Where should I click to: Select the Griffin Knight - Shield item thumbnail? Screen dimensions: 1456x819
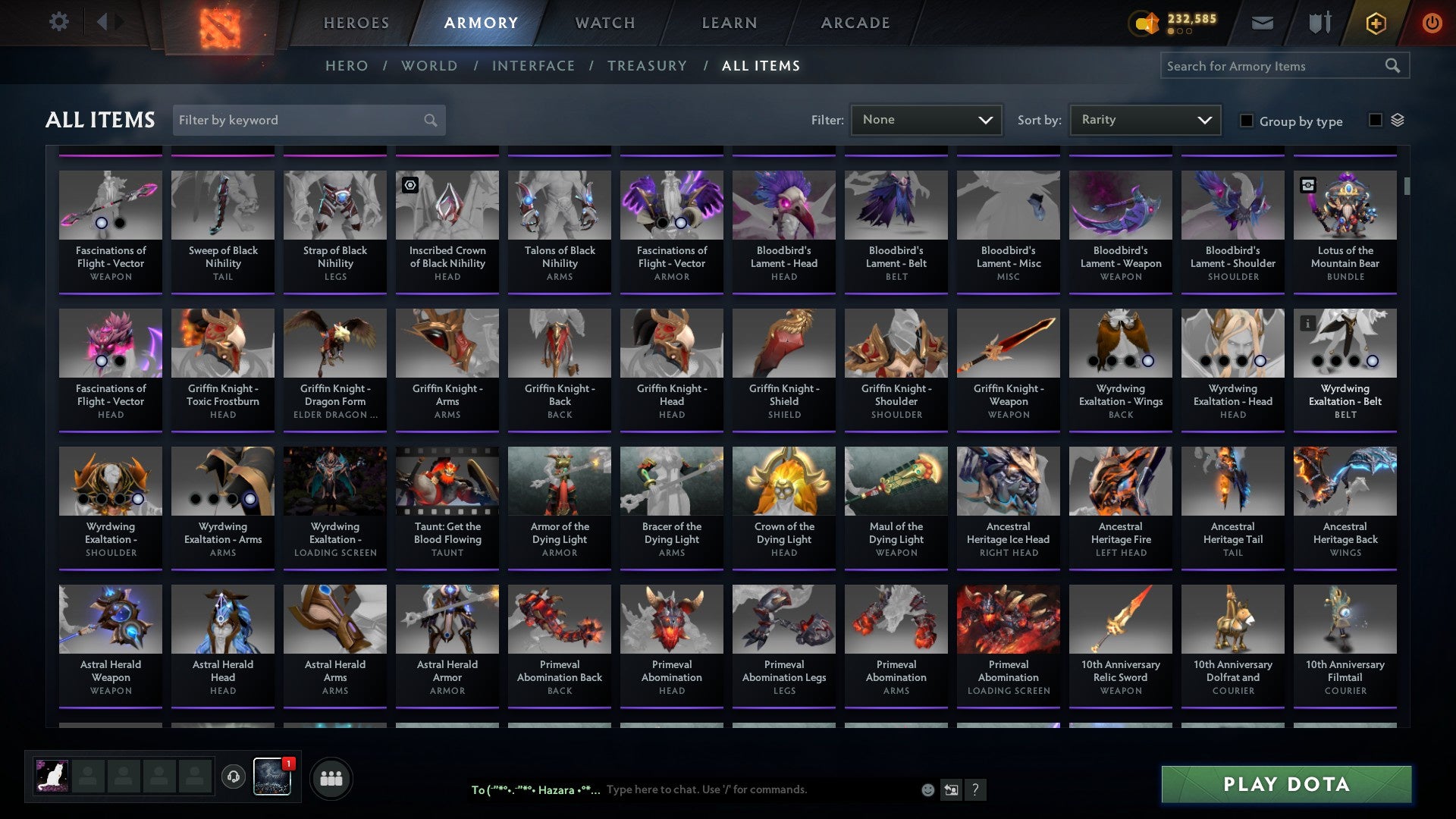783,343
